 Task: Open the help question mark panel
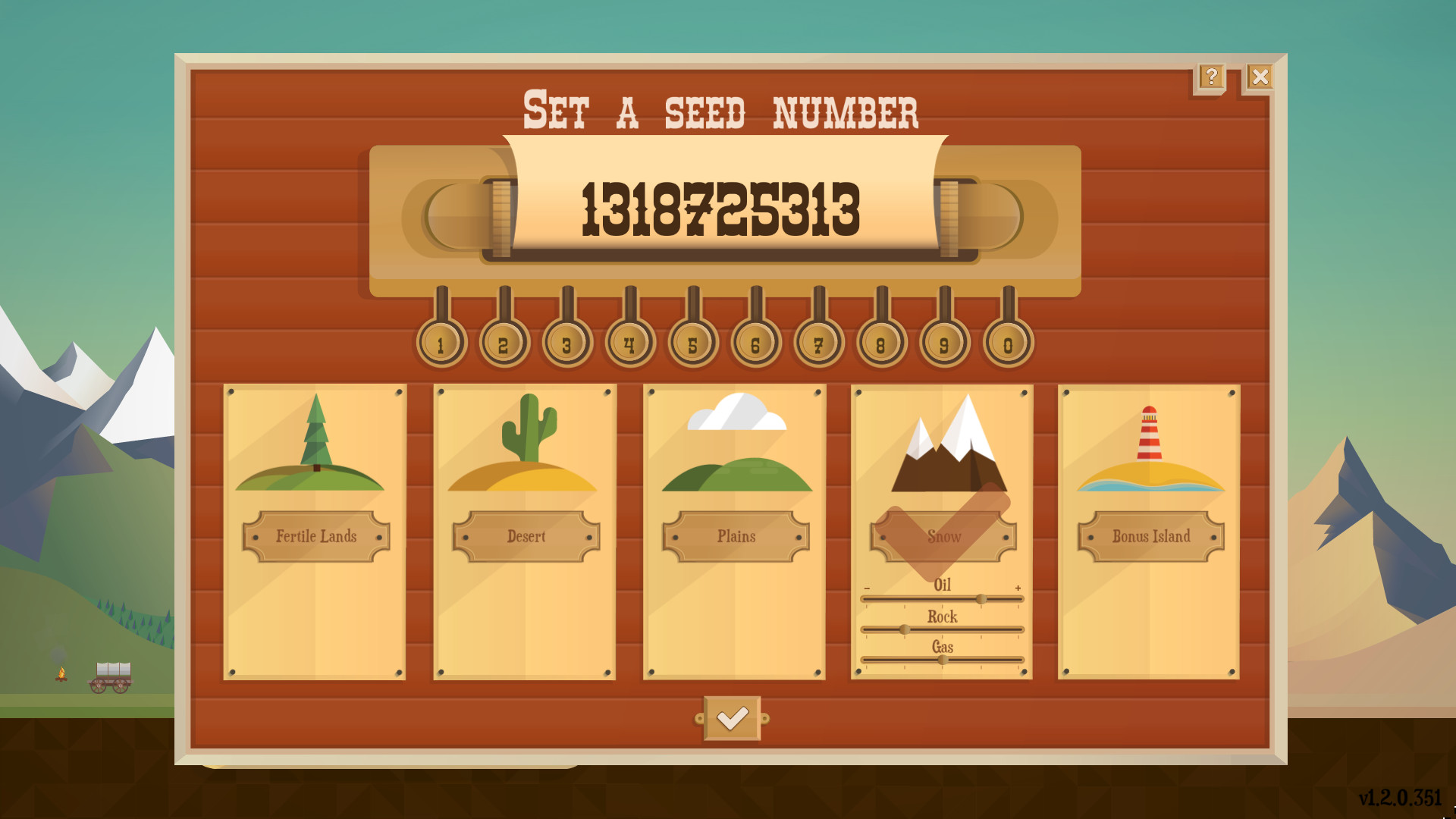pos(1211,75)
